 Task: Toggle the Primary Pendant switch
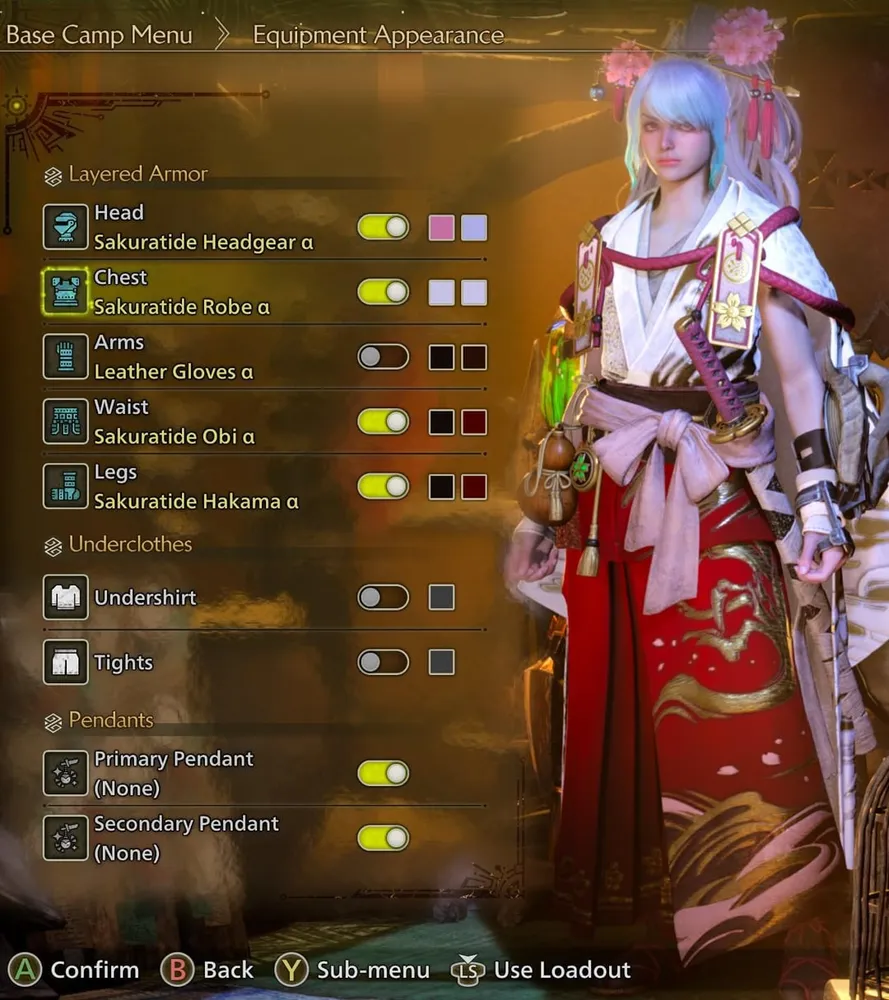(383, 773)
